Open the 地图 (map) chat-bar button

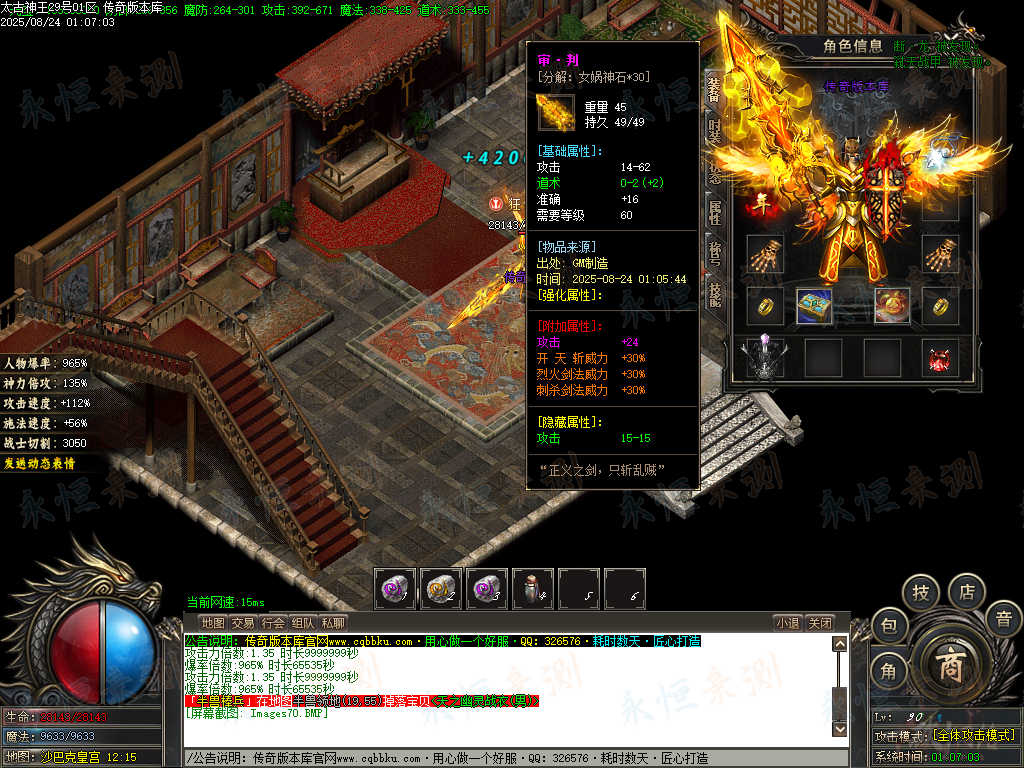point(213,623)
